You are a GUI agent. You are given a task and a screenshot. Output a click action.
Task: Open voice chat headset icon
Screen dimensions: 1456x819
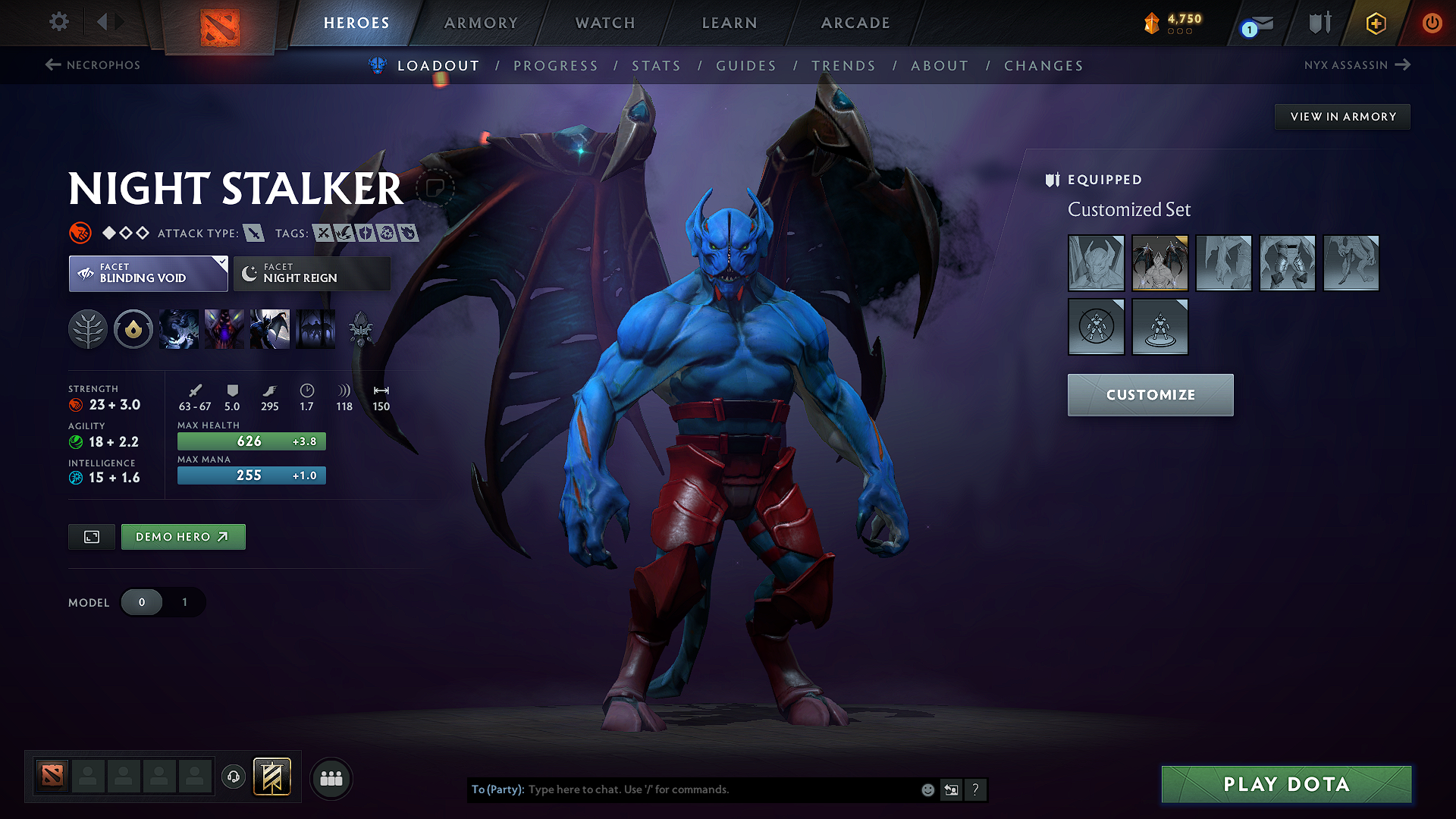click(234, 778)
